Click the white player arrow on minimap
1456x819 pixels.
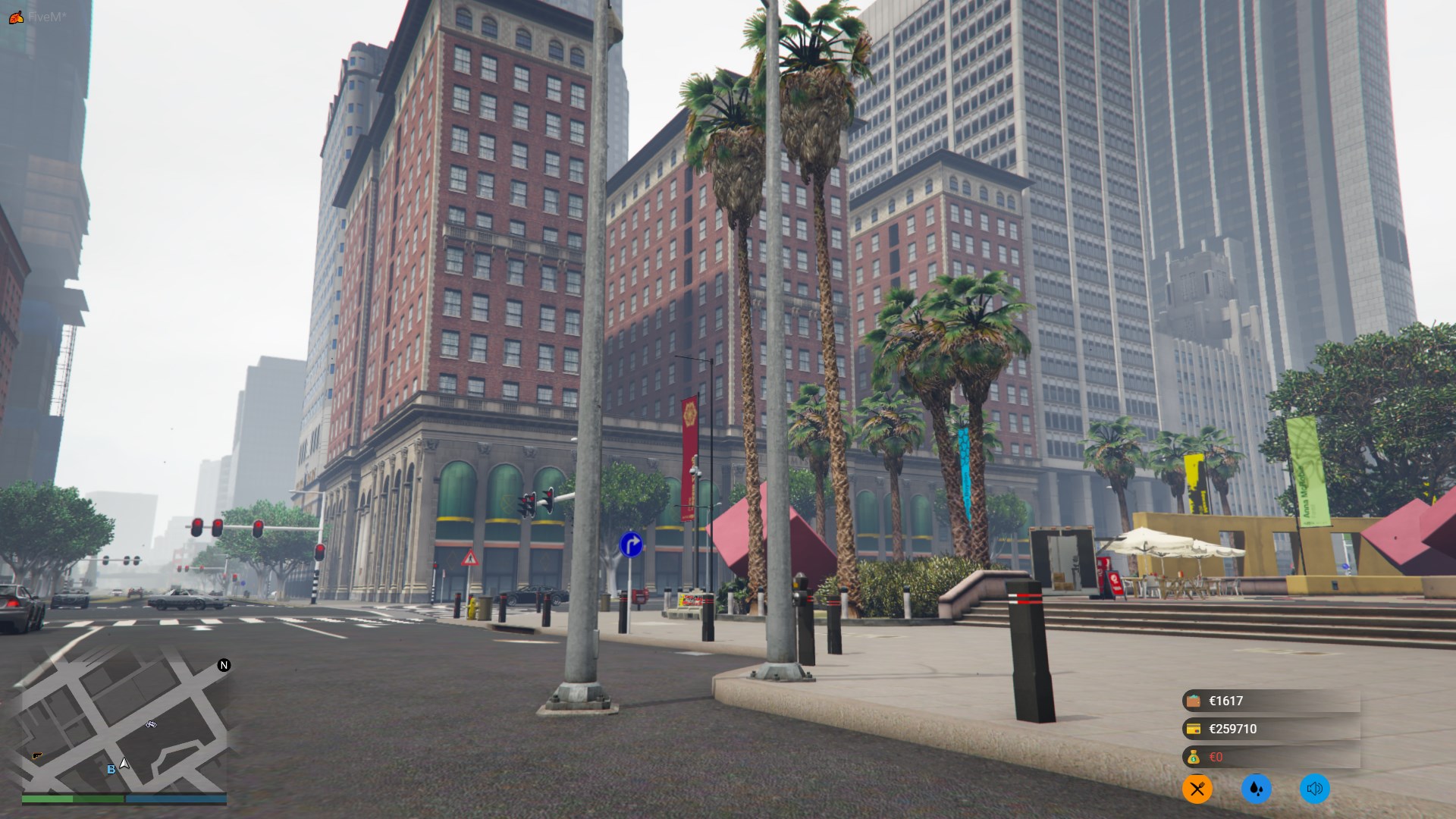[124, 764]
